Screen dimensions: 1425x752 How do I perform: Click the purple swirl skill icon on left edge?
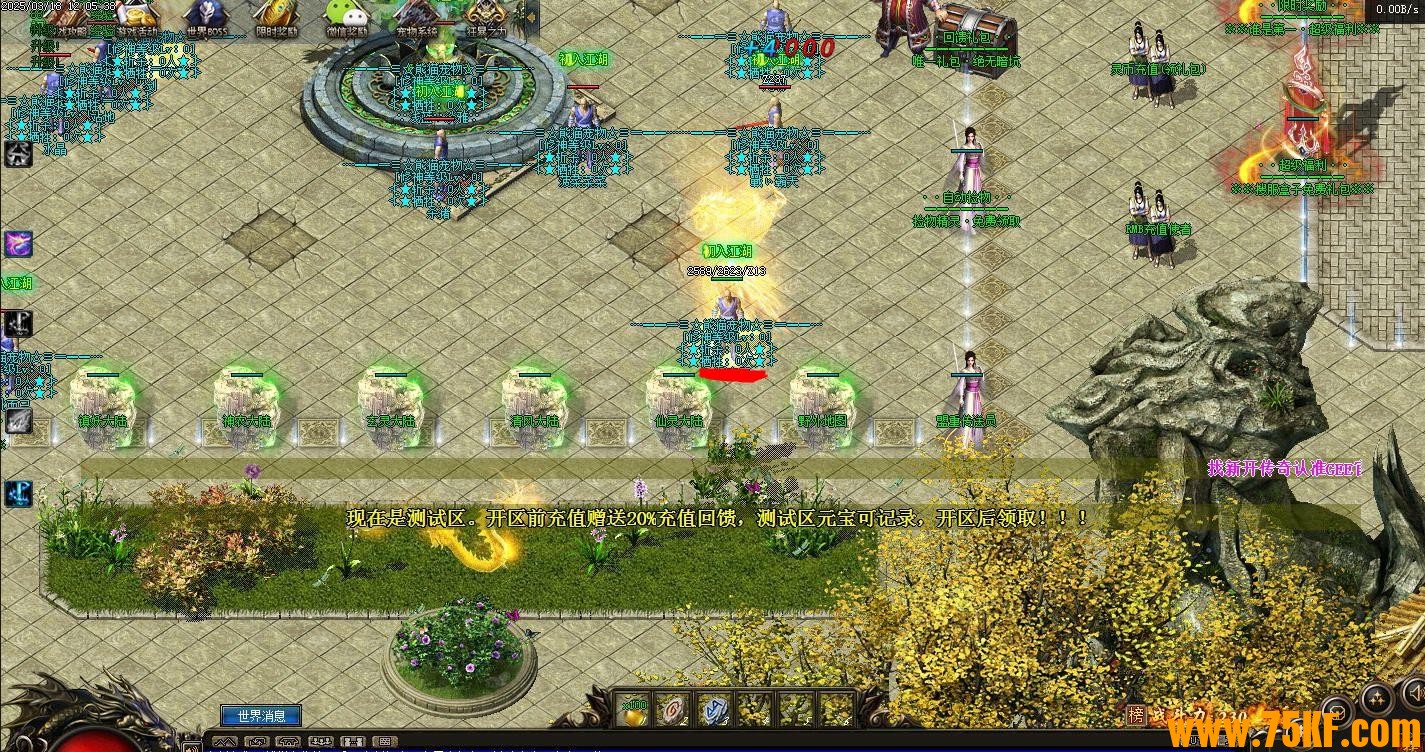[18, 243]
